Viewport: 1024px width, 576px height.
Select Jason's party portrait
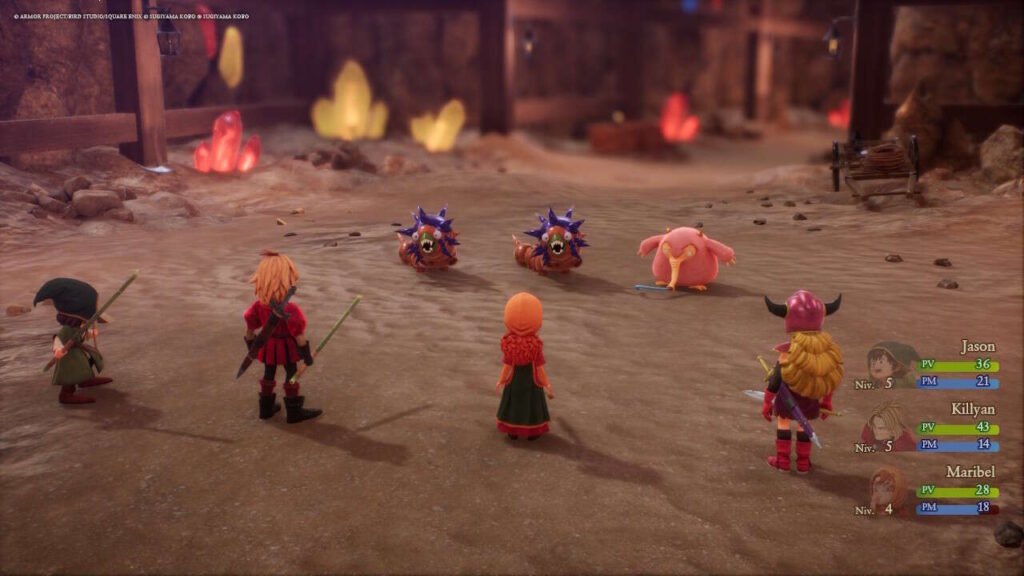click(x=890, y=364)
